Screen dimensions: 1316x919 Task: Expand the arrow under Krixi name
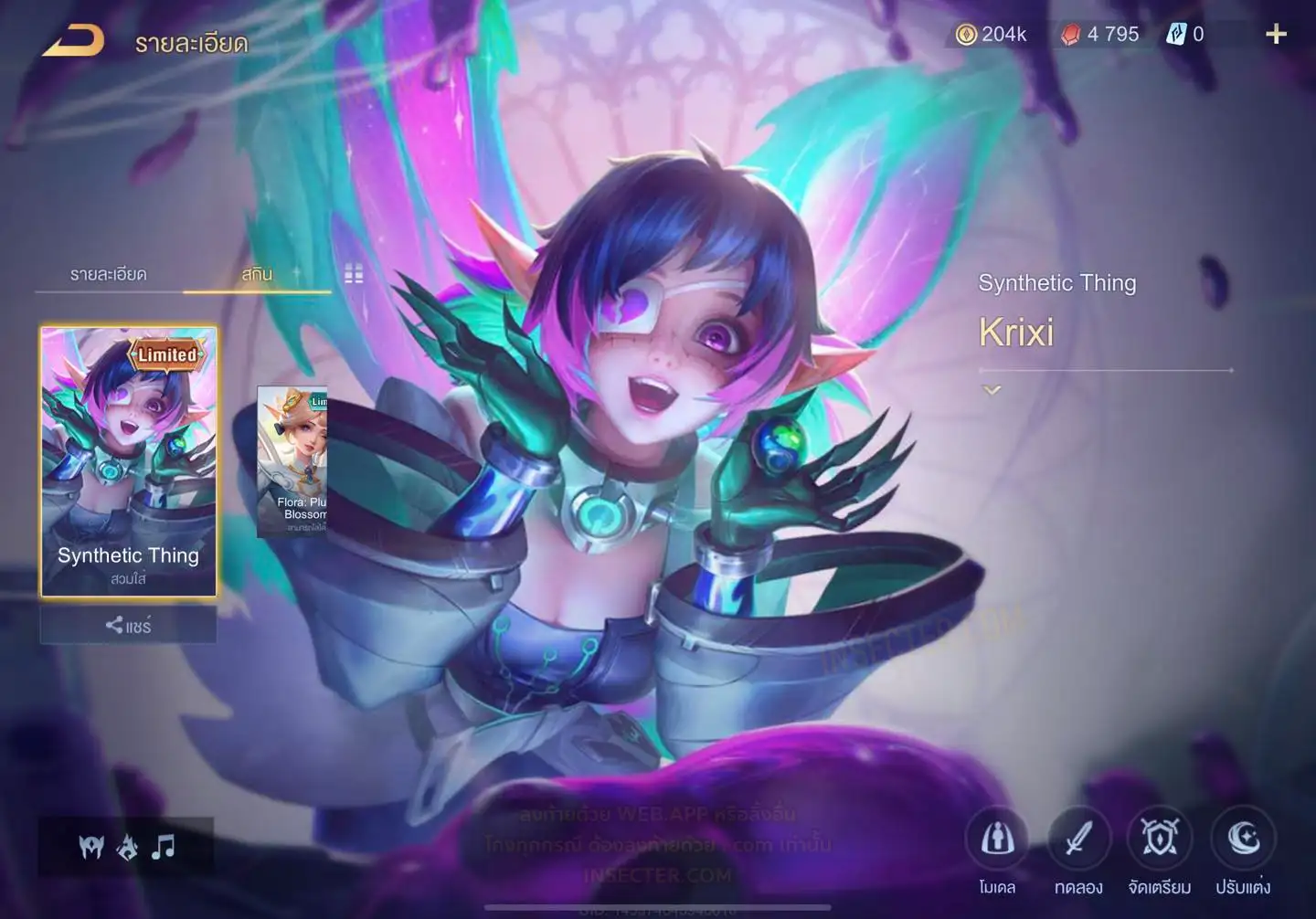coord(992,390)
